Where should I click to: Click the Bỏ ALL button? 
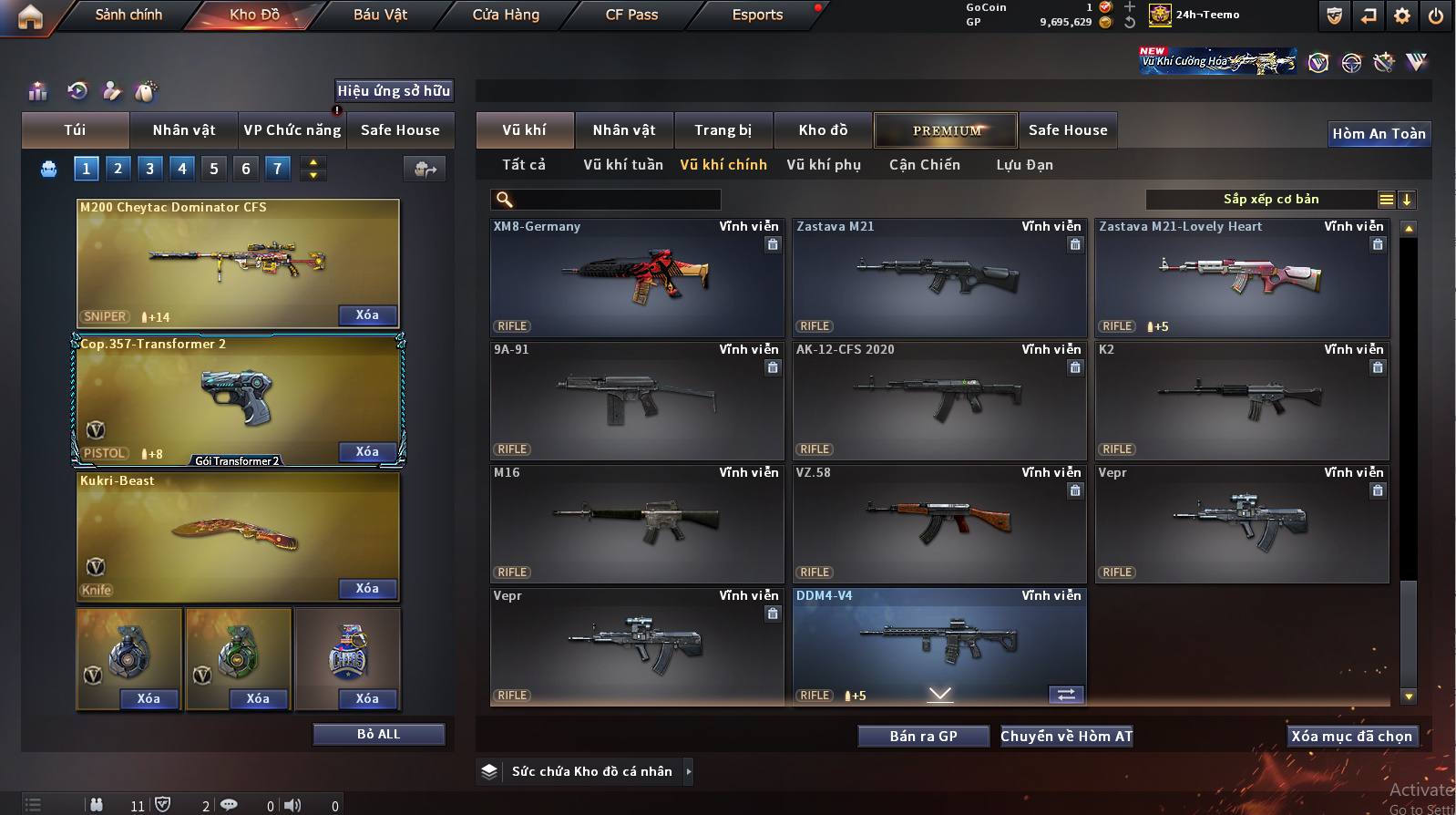pyautogui.click(x=378, y=735)
